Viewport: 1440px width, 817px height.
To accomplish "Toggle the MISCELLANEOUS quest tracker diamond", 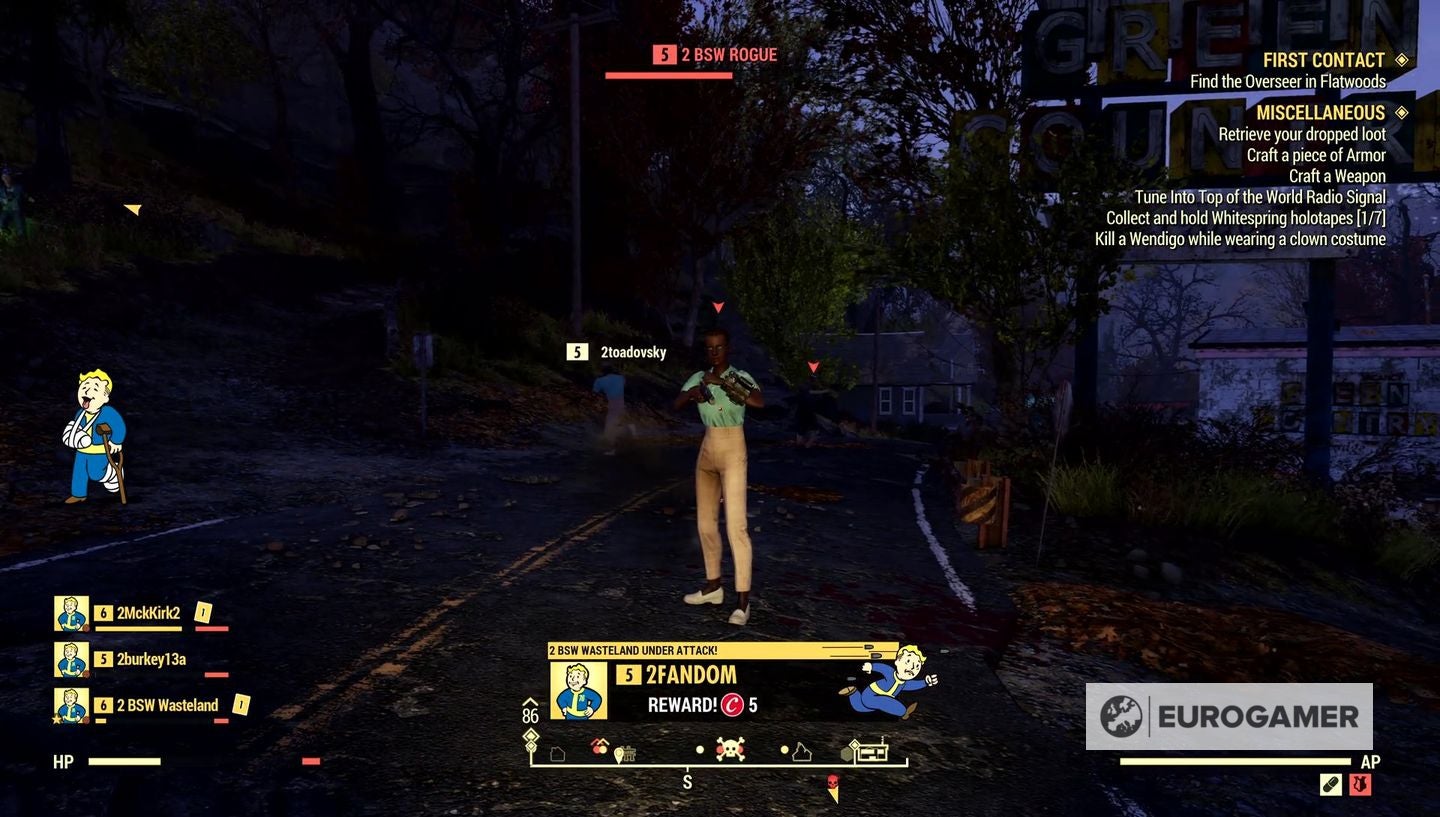I will (1404, 112).
